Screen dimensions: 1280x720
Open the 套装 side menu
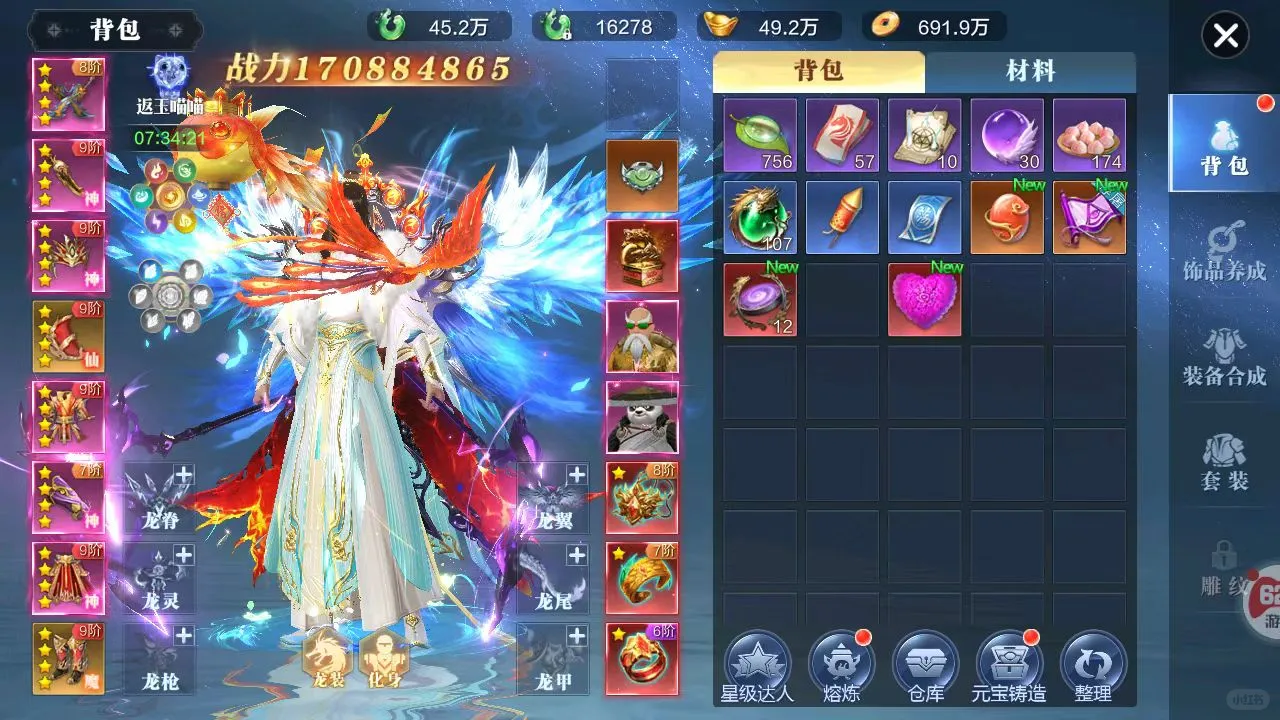(1224, 462)
